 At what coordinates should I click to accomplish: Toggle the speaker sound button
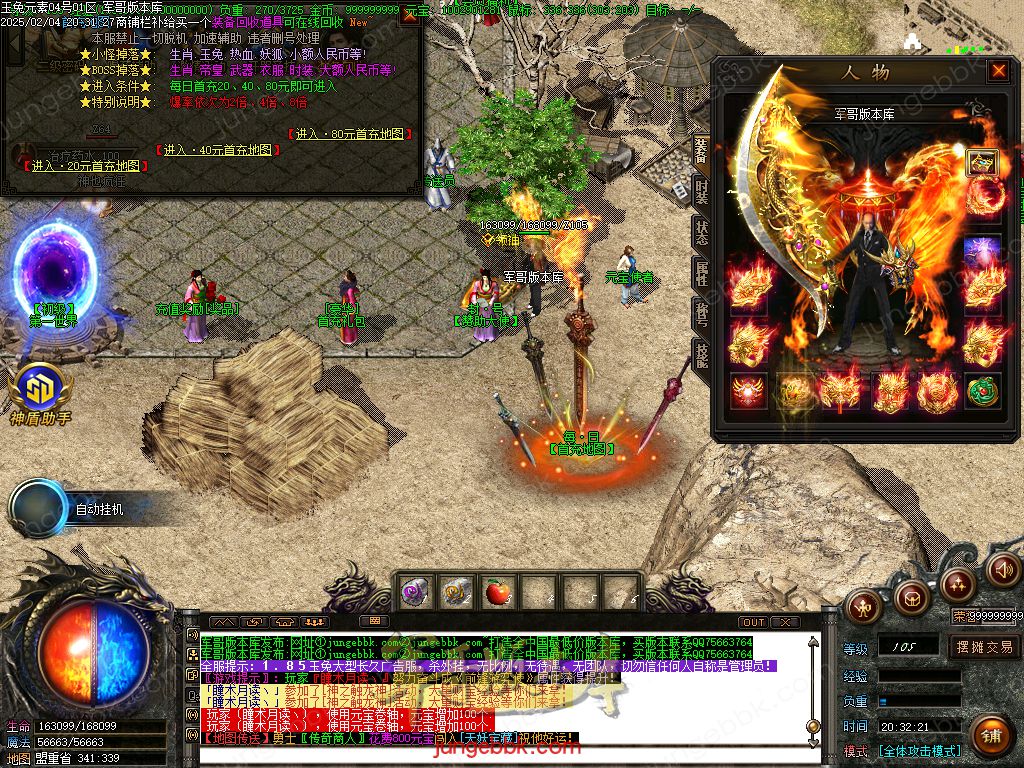tap(1003, 570)
